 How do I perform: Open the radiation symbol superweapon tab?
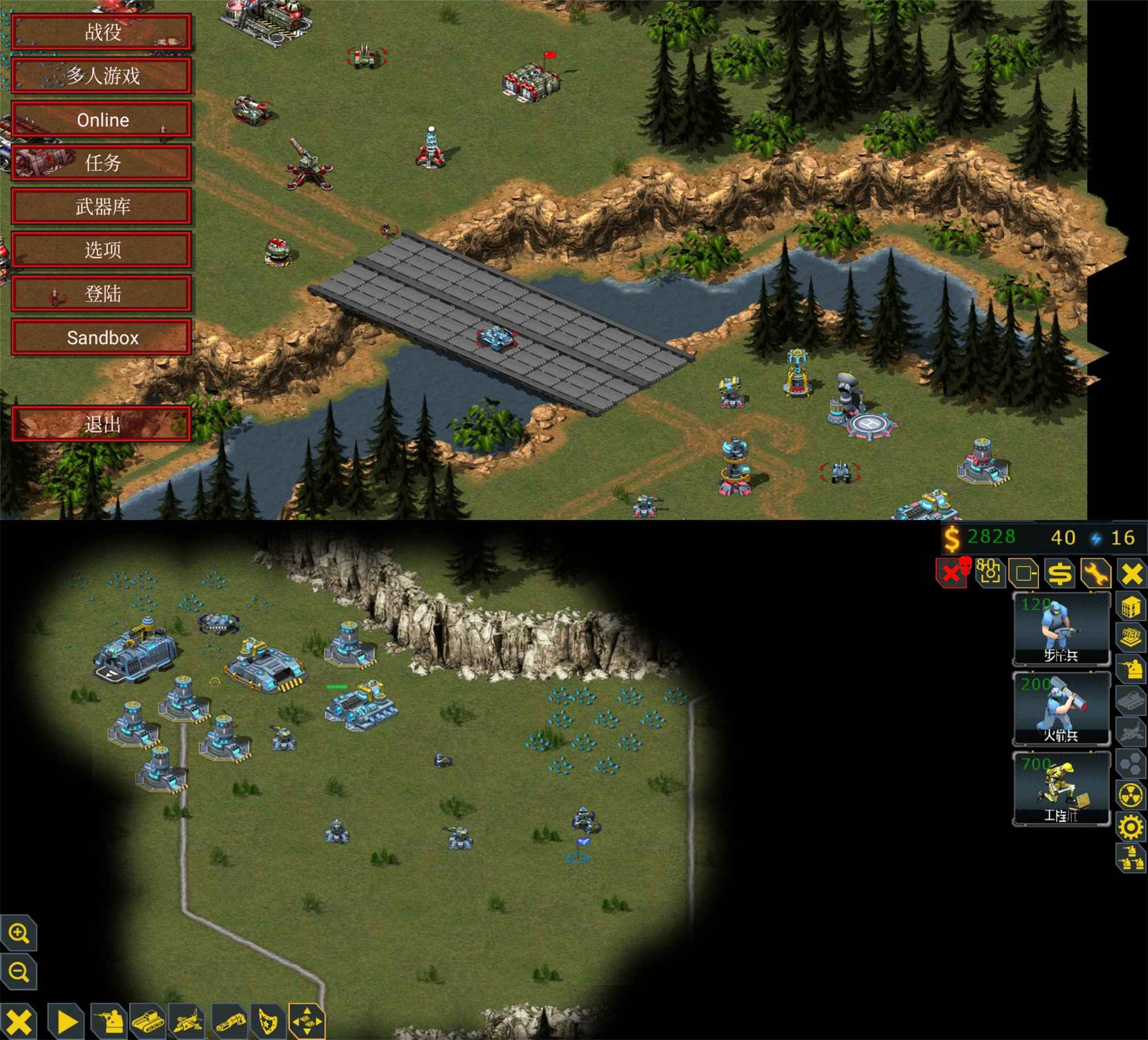[x=1131, y=796]
